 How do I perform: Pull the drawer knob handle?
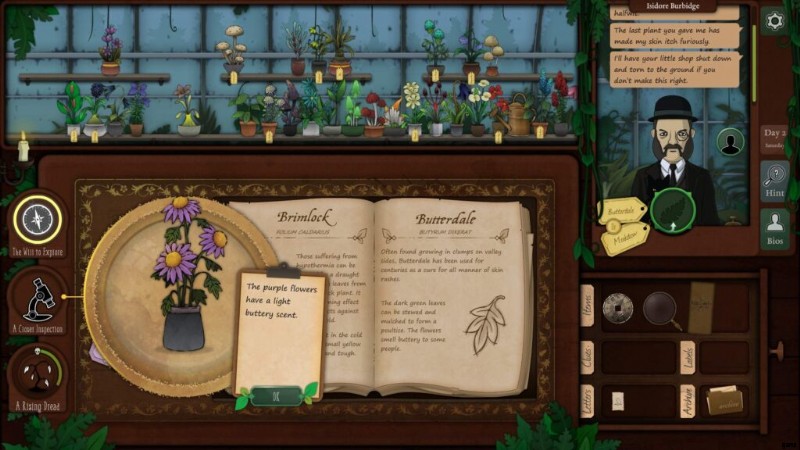(778, 352)
